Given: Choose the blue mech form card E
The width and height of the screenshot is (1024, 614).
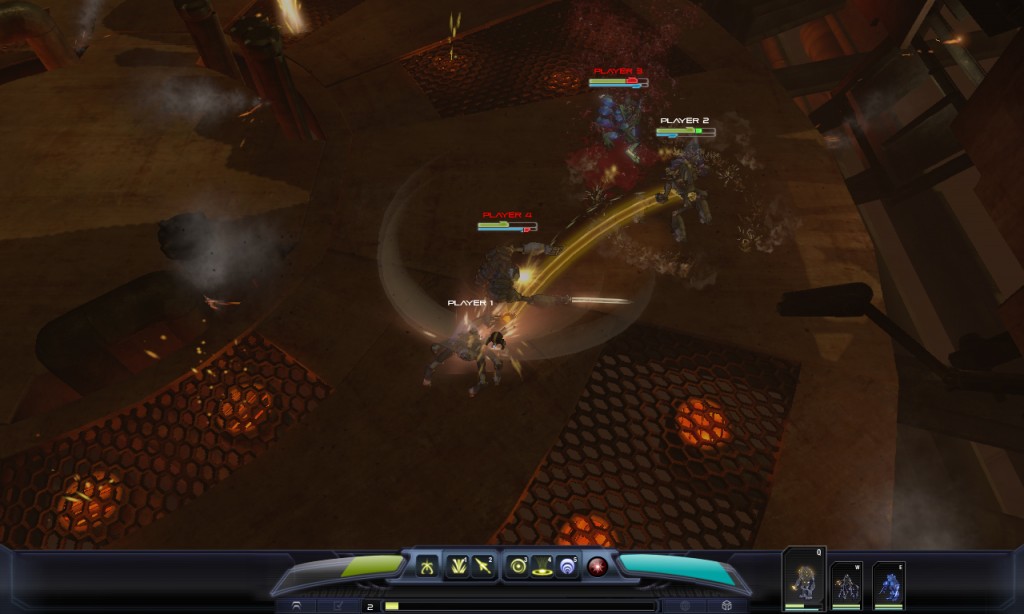Looking at the screenshot, I should [888, 584].
